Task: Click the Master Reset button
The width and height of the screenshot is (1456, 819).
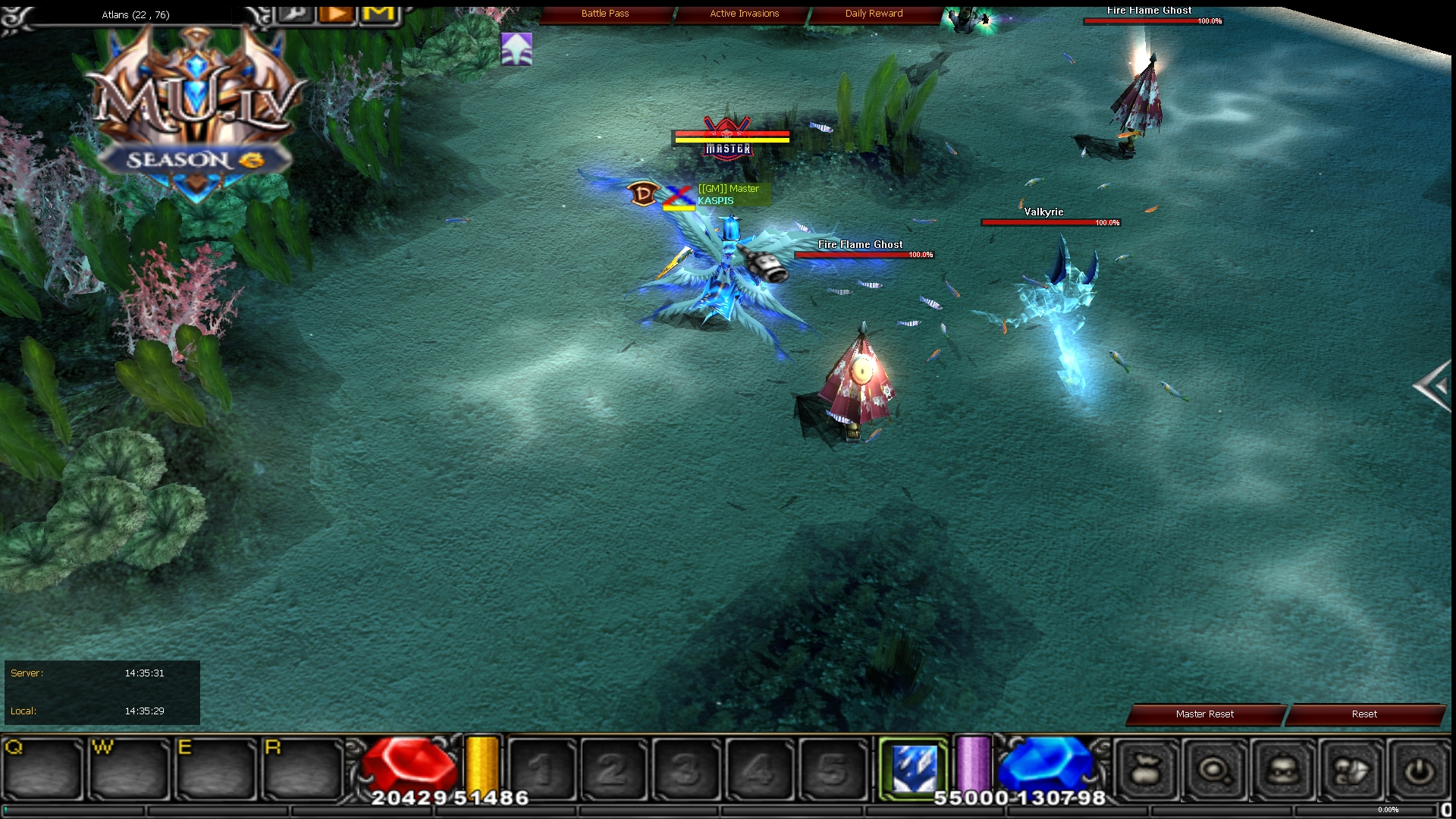Action: (1204, 714)
